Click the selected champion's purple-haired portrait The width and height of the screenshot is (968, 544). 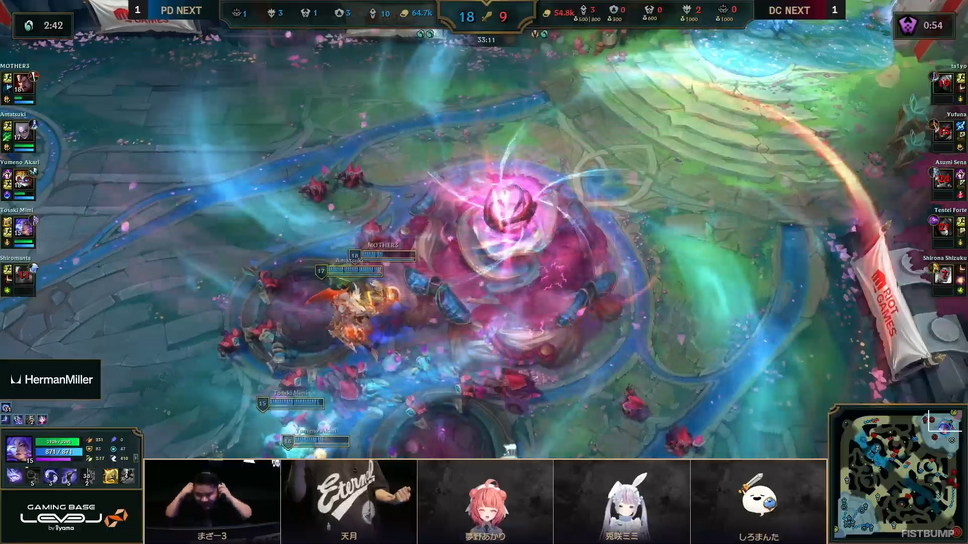[19, 450]
